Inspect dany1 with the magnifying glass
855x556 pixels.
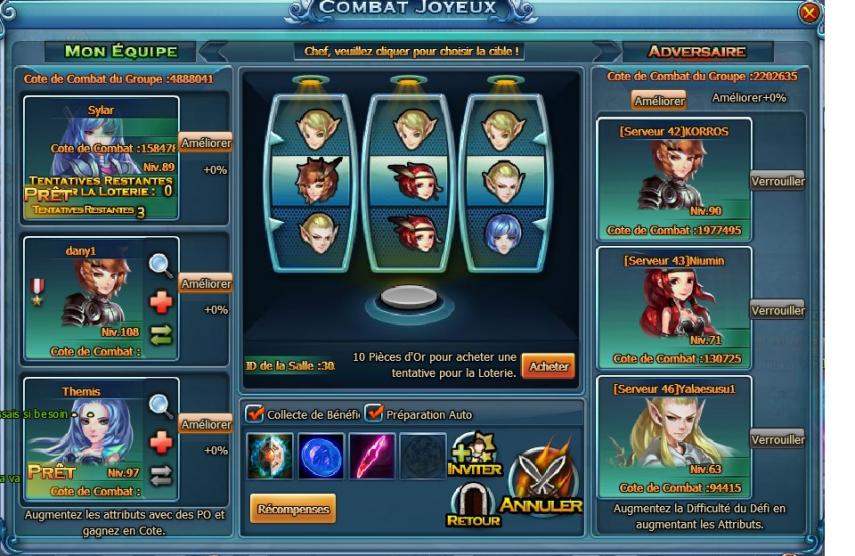(161, 265)
